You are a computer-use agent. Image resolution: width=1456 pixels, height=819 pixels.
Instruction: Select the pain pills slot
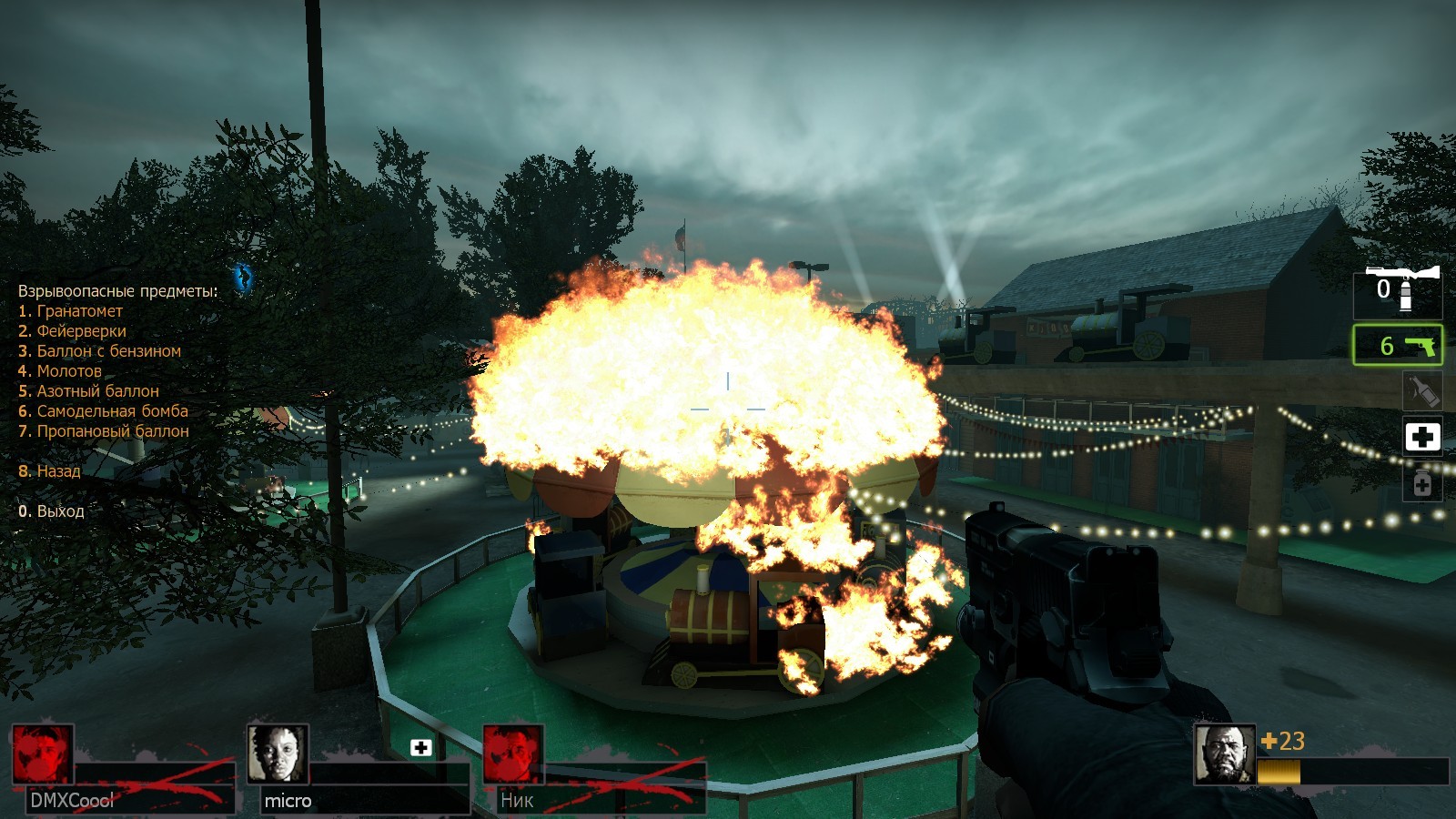tap(1421, 482)
